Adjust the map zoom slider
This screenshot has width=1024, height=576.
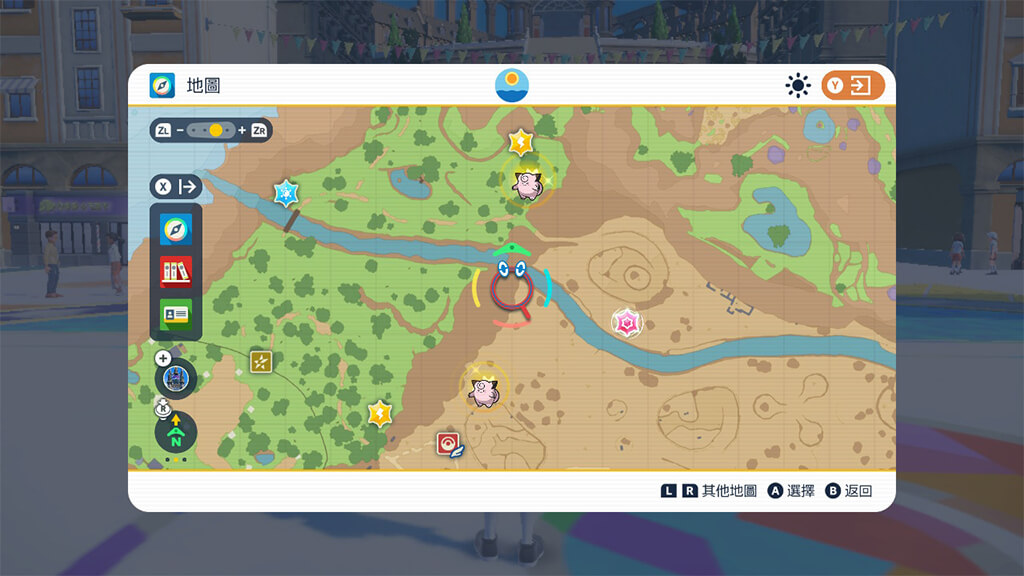point(211,130)
